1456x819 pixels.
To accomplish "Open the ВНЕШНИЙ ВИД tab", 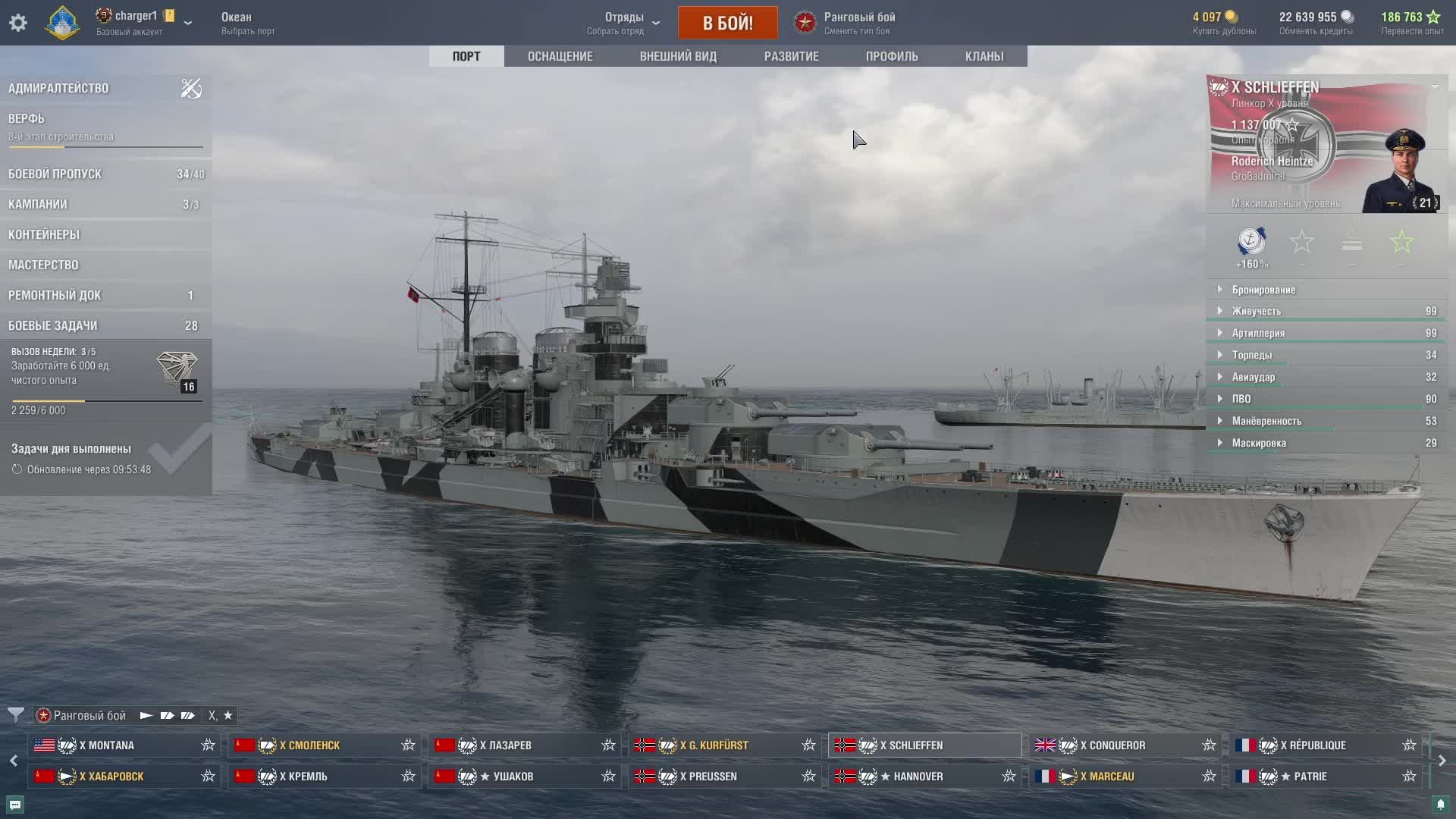I will click(x=678, y=56).
